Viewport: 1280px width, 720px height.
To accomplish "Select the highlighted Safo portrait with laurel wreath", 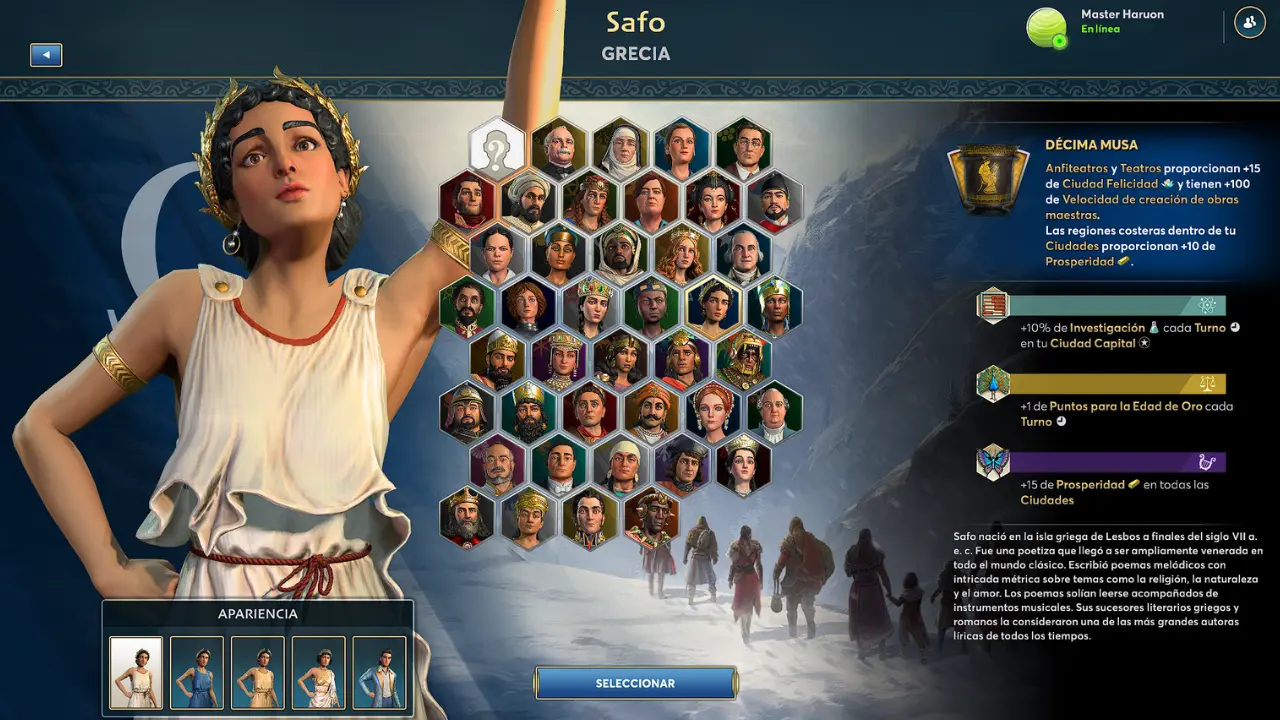I will click(712, 306).
